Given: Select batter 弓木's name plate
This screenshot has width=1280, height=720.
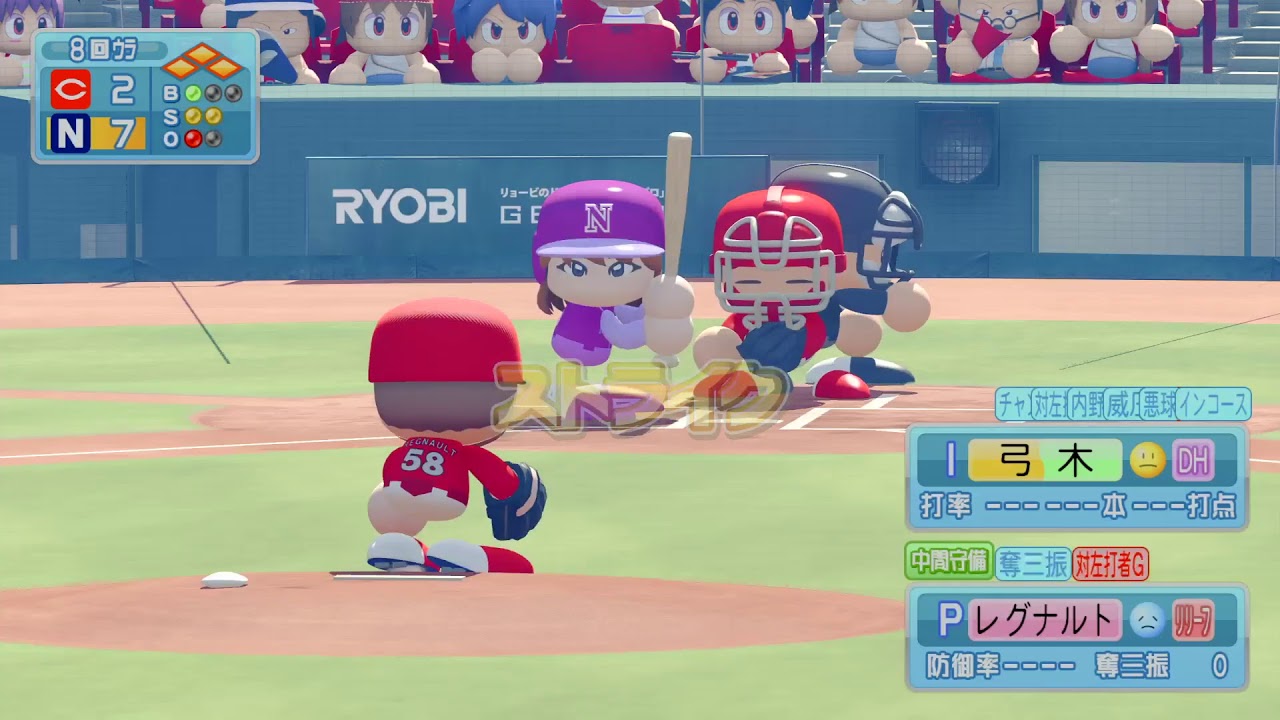Looking at the screenshot, I should tap(1045, 461).
